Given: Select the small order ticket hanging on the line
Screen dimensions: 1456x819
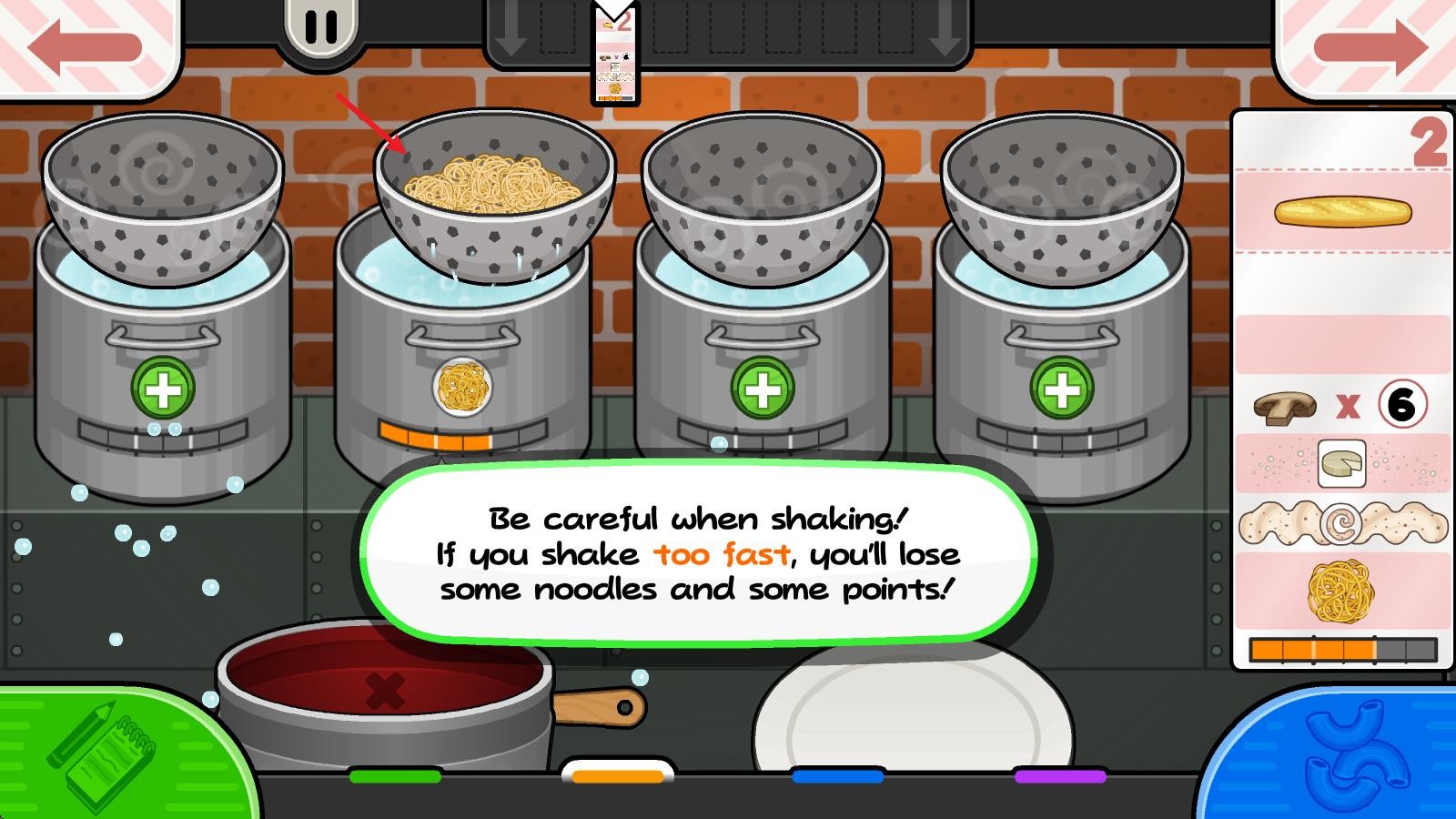Looking at the screenshot, I should point(616,55).
